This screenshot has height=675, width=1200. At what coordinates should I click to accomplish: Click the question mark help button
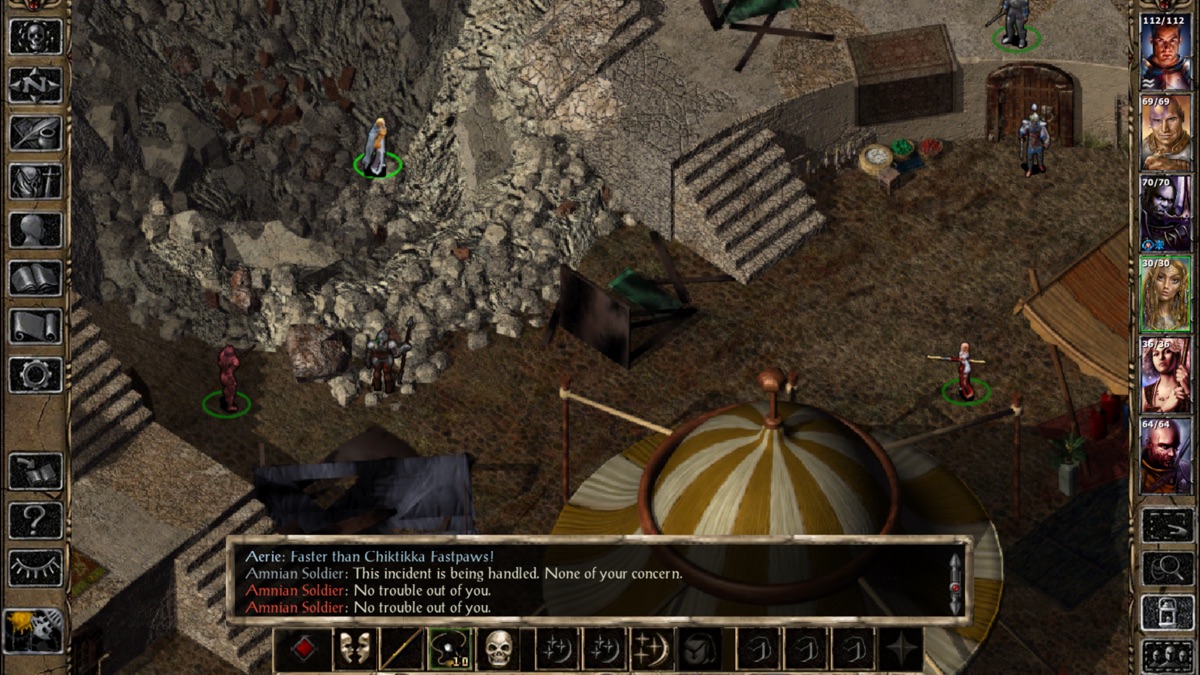[x=35, y=520]
